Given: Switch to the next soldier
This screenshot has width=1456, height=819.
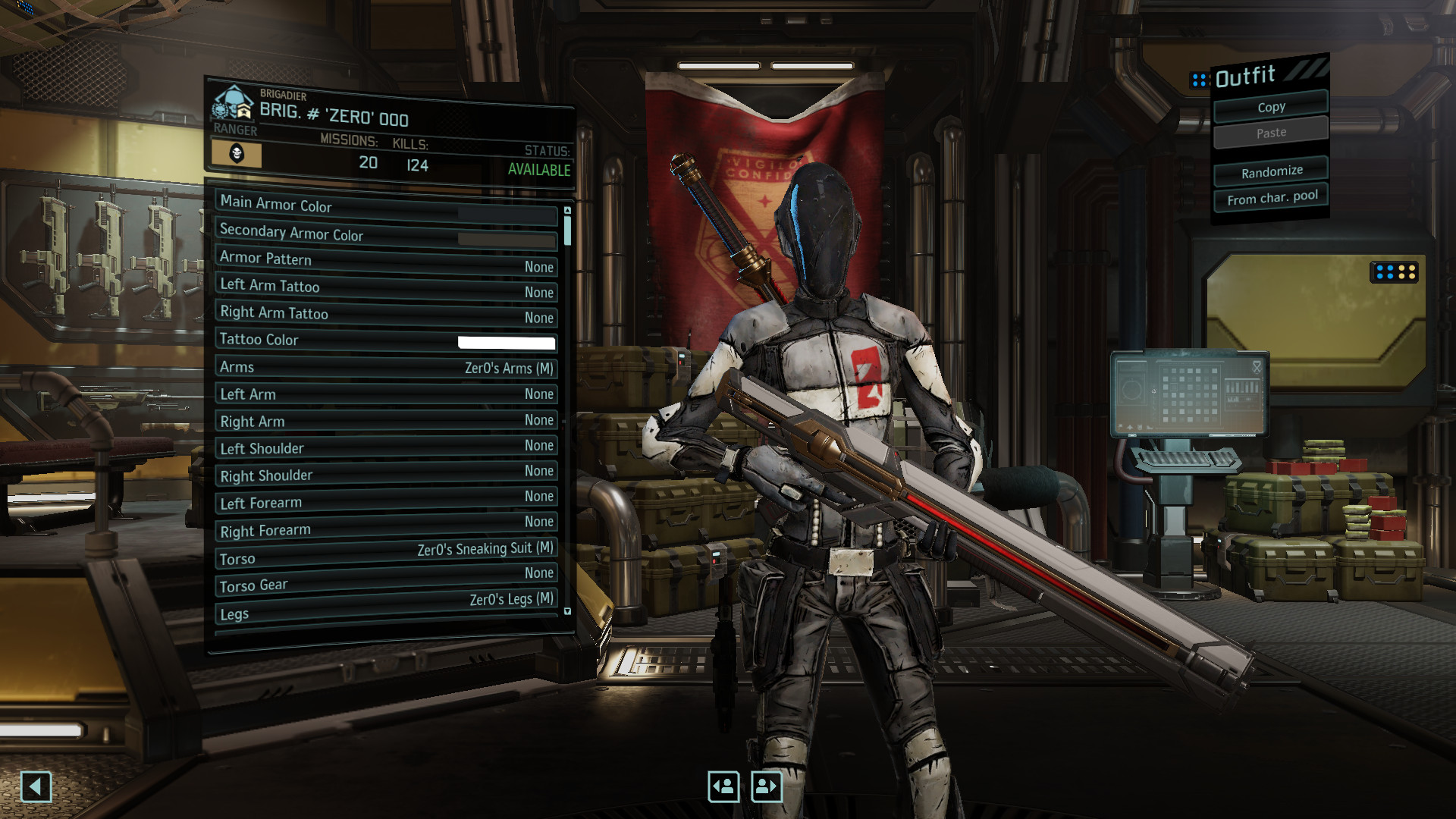Looking at the screenshot, I should pos(766,786).
